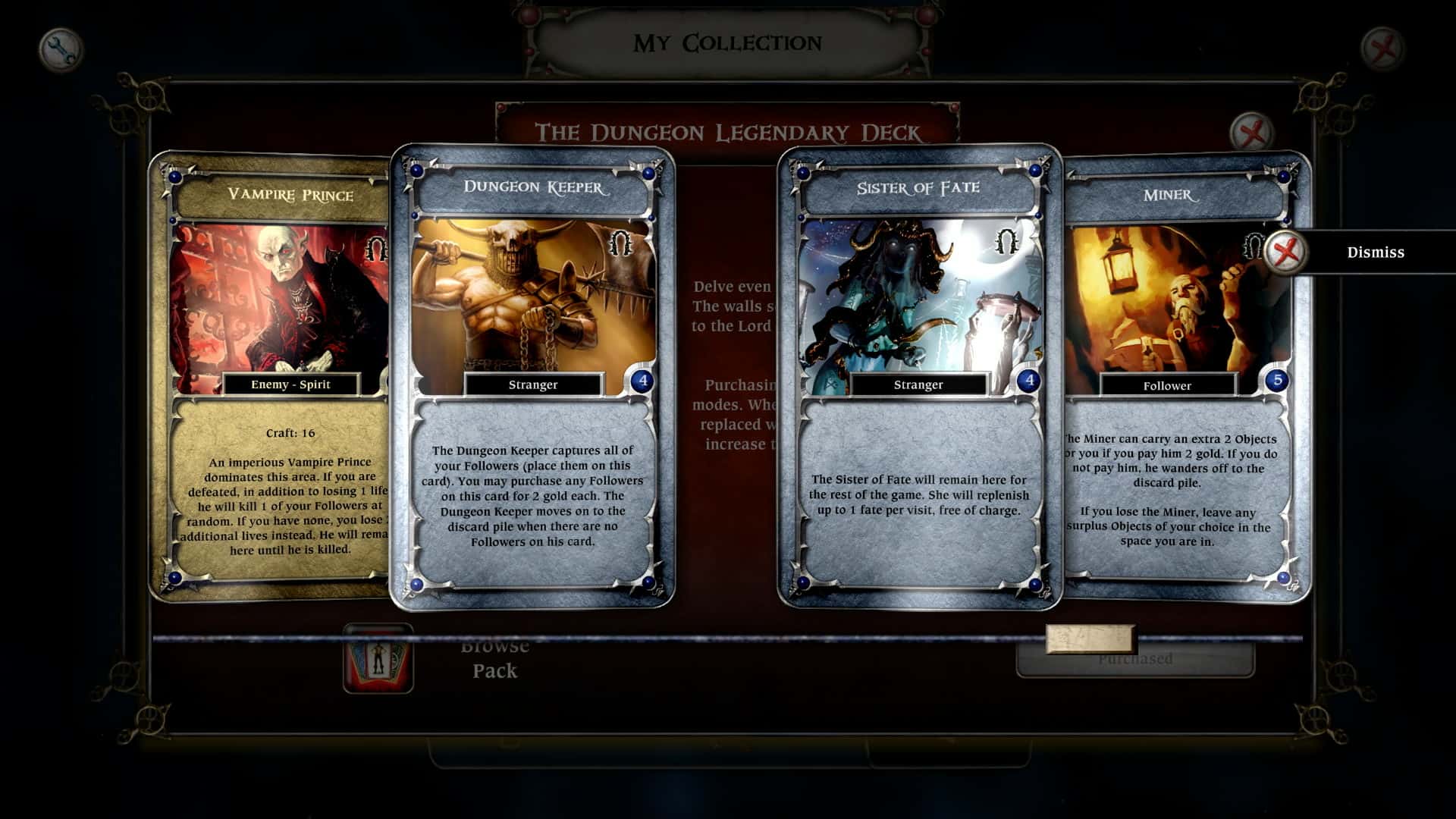Click the Enemy - Spirit label on Vampire Prince
This screenshot has height=819, width=1456.
click(291, 384)
